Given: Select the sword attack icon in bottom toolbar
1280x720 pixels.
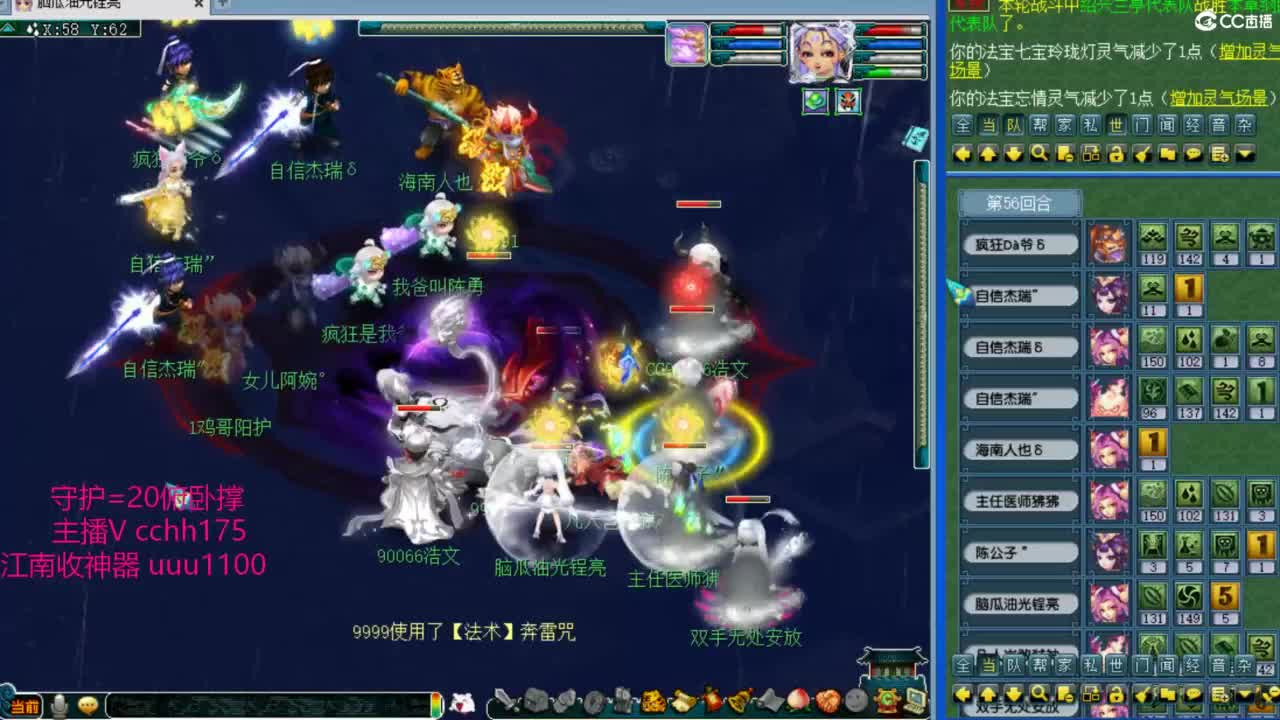Looking at the screenshot, I should pyautogui.click(x=506, y=702).
